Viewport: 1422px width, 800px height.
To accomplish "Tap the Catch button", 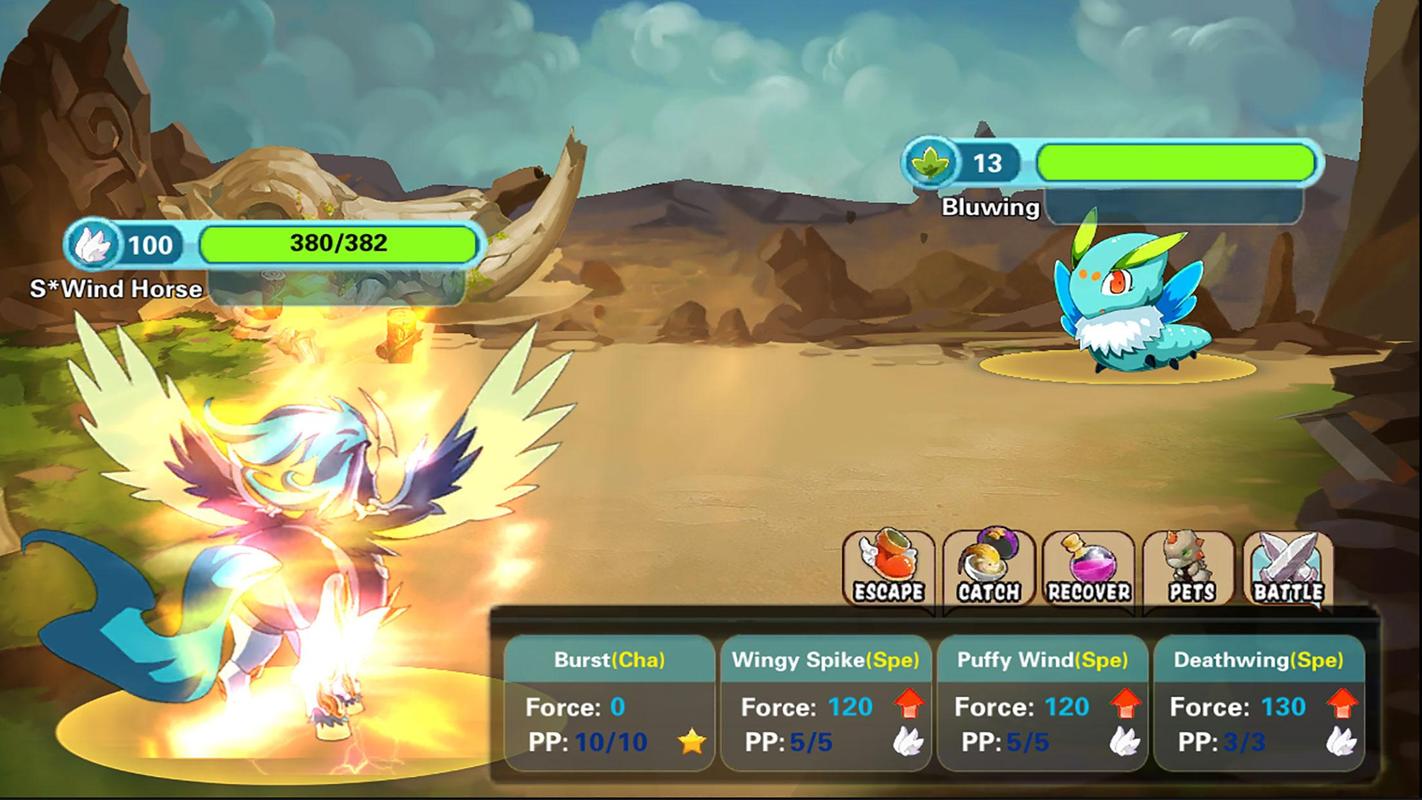I will click(x=988, y=569).
